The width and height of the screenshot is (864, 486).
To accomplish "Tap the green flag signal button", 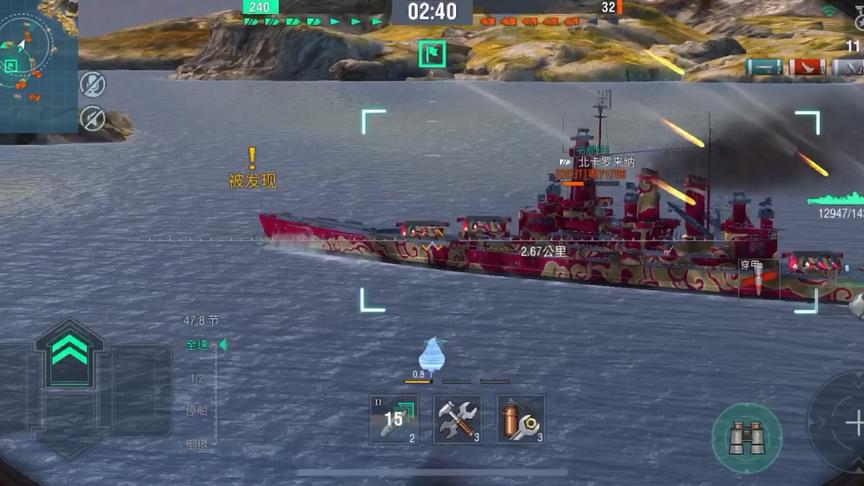I will (x=432, y=54).
